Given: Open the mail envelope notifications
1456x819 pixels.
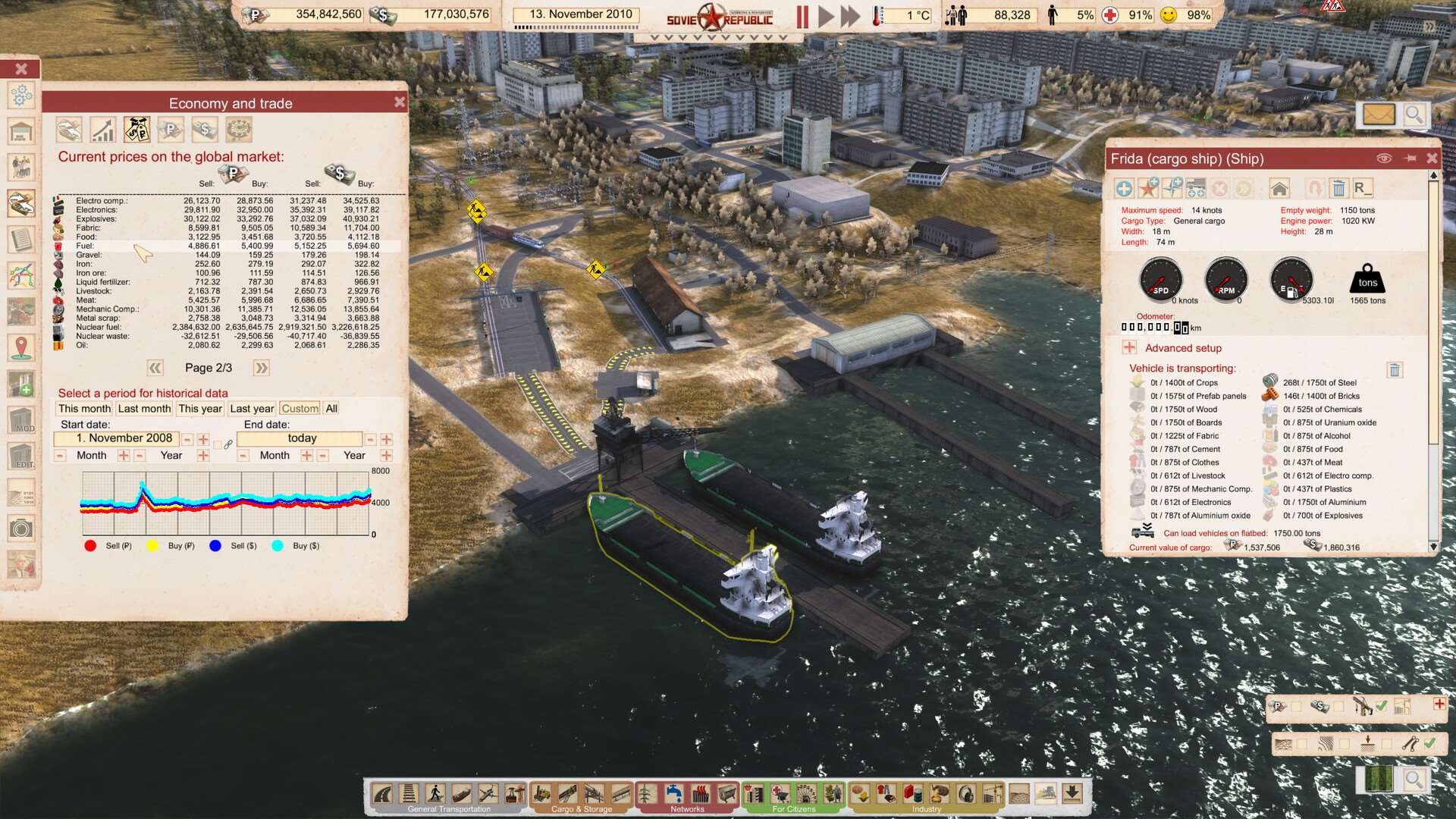Looking at the screenshot, I should pos(1379,115).
